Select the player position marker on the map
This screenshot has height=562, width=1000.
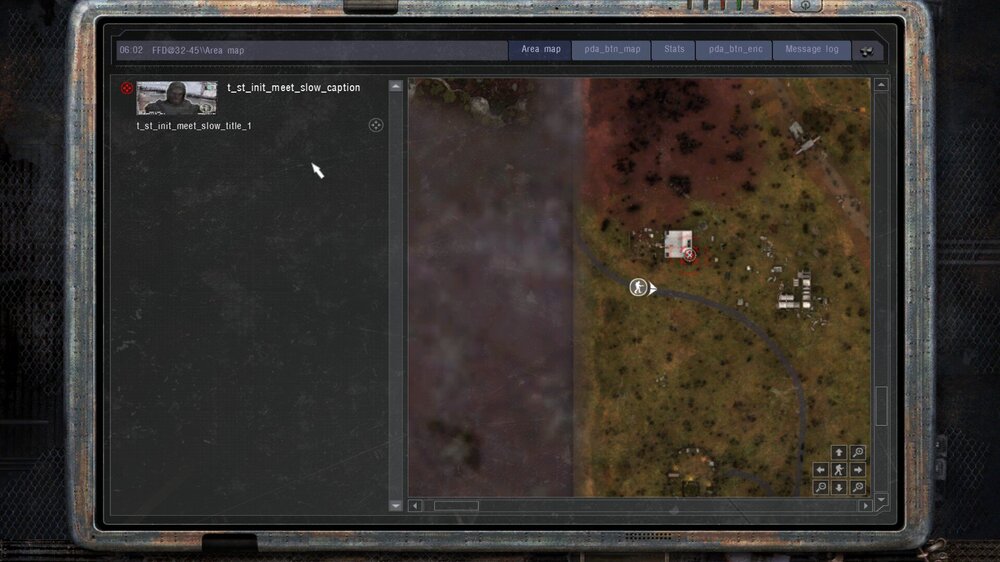(637, 288)
